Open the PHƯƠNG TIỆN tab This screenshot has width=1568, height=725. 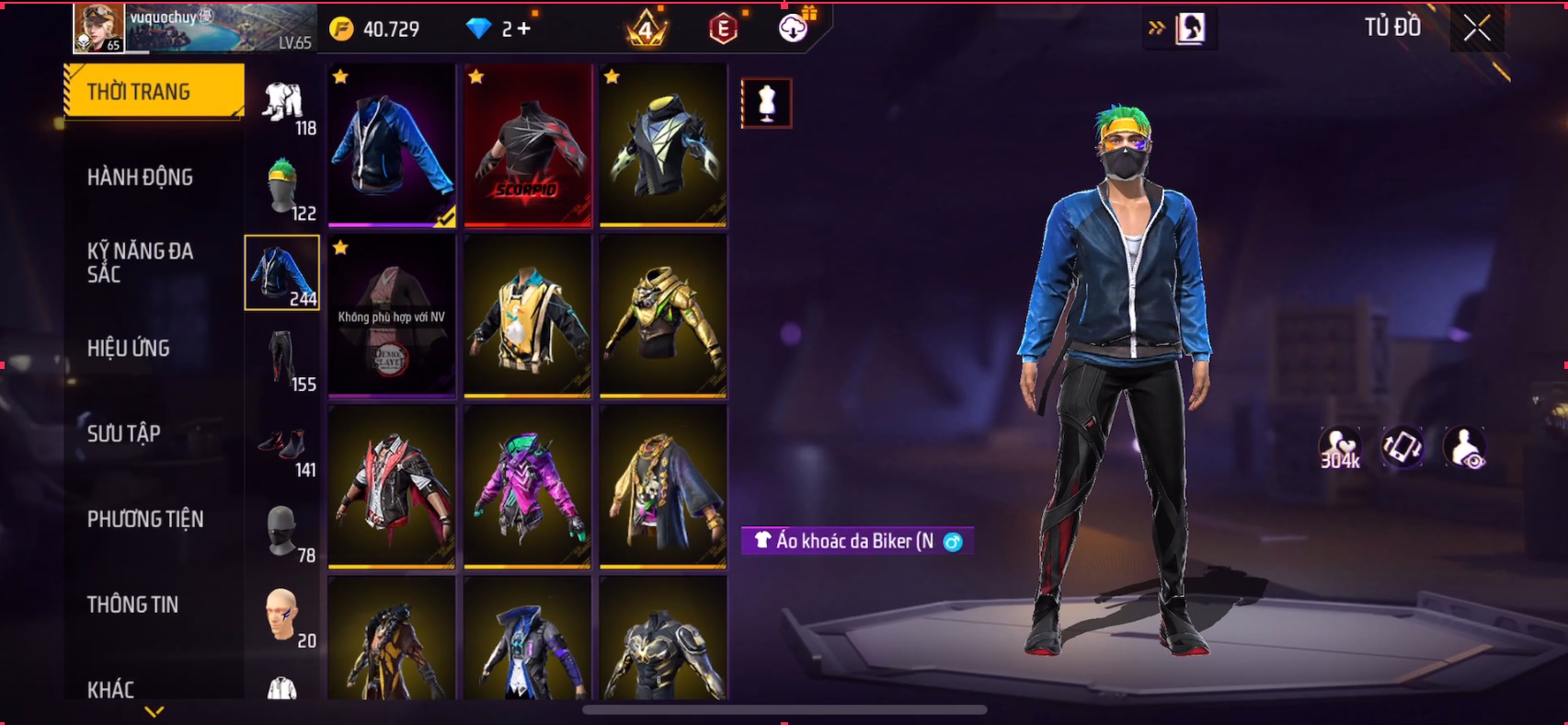tap(145, 519)
